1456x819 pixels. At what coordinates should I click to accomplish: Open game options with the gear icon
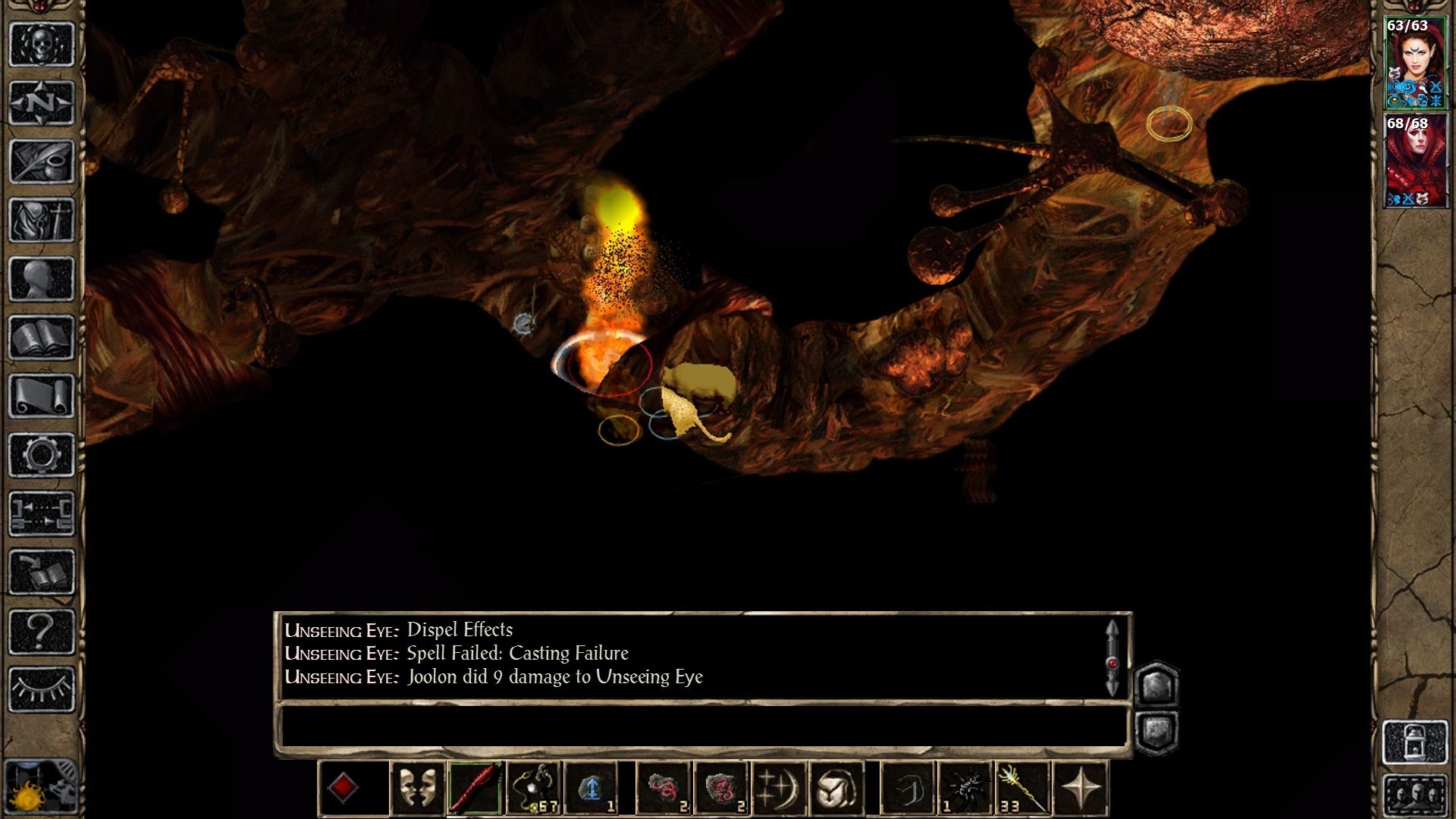(42, 455)
